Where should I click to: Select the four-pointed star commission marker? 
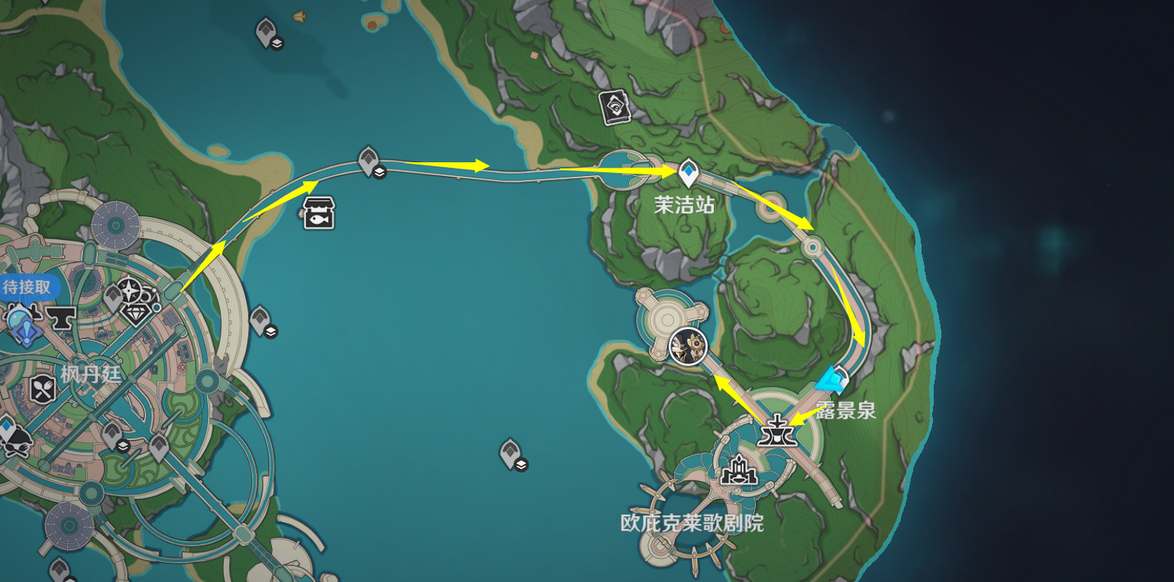[x=132, y=291]
